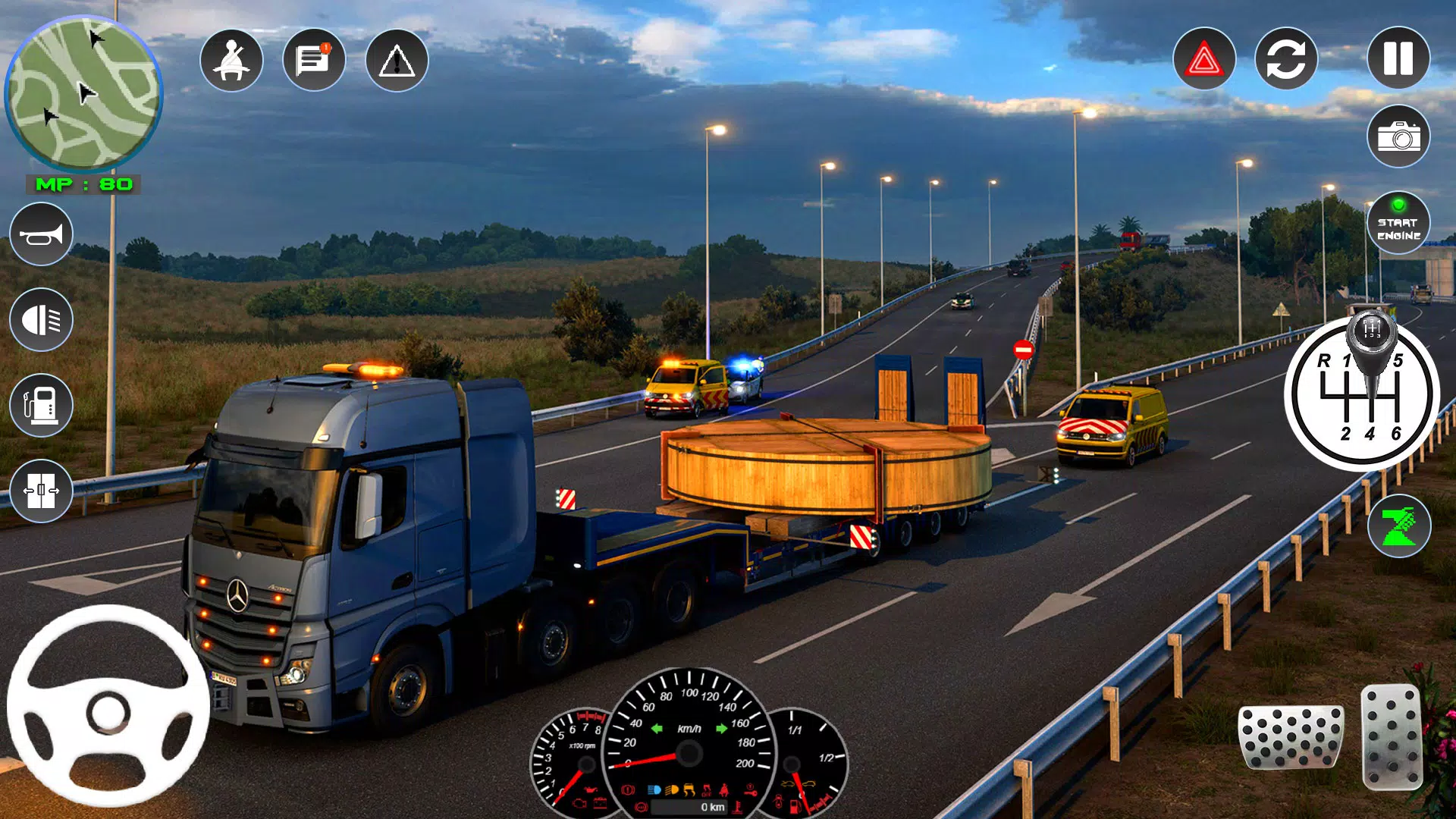Sound the truck horn

click(x=42, y=234)
